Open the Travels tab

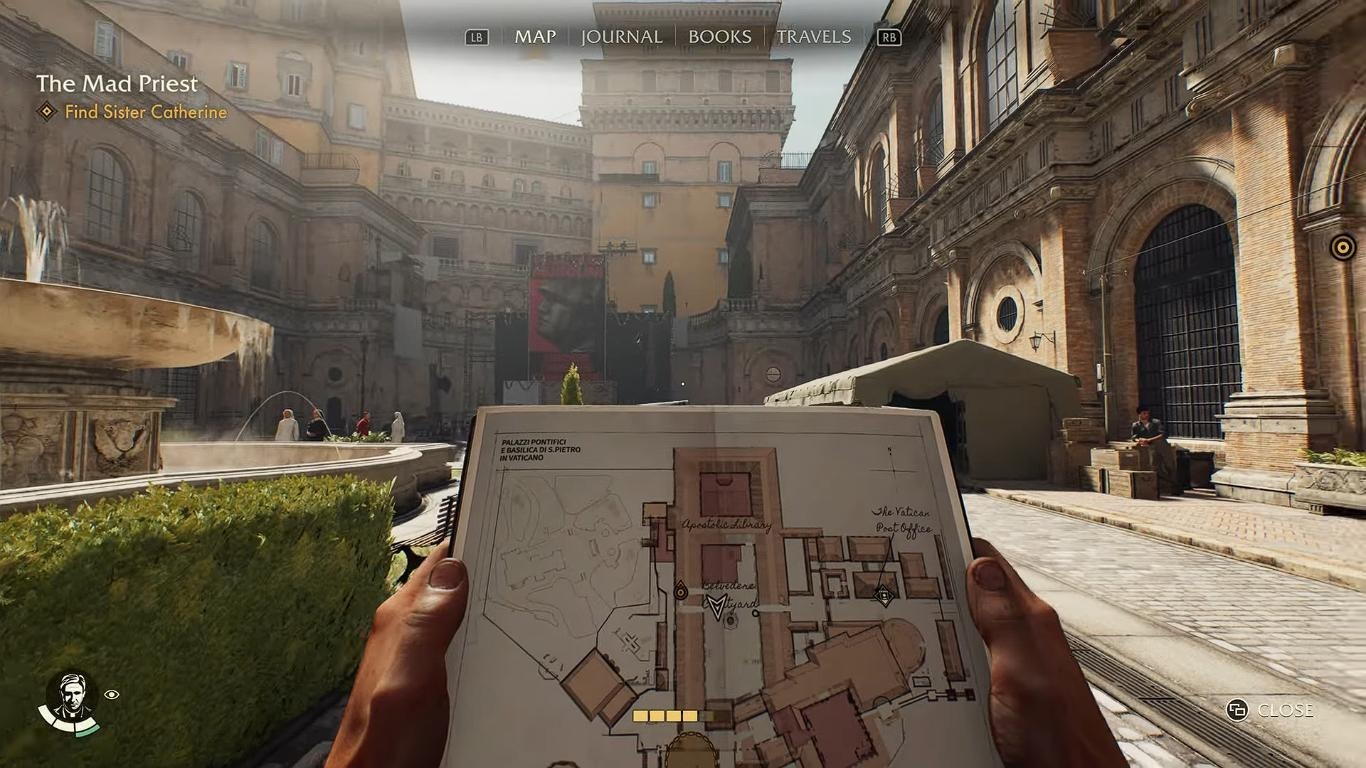coord(814,37)
